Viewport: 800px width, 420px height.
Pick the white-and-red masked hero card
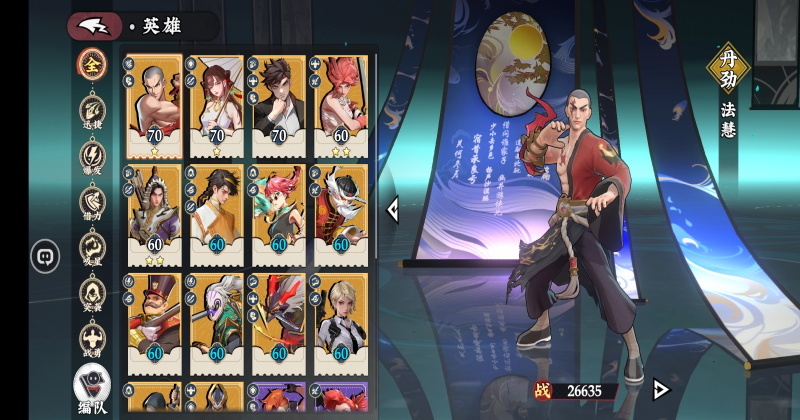coord(341,215)
